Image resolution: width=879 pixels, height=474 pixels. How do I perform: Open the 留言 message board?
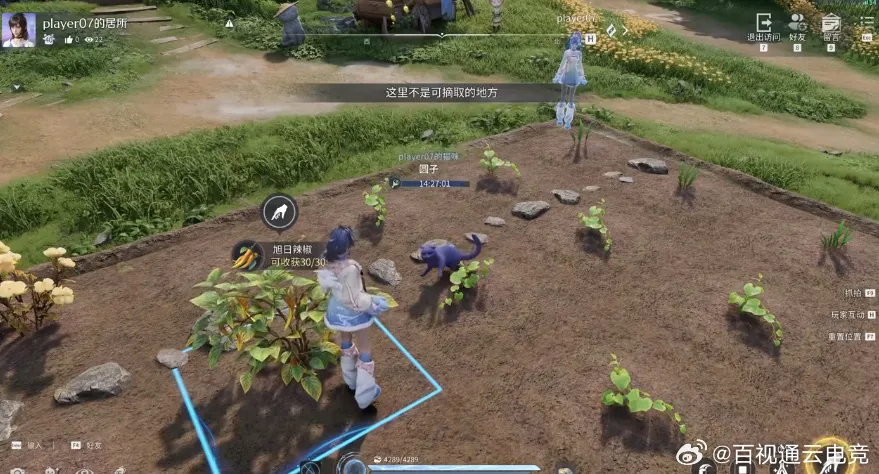coord(830,25)
